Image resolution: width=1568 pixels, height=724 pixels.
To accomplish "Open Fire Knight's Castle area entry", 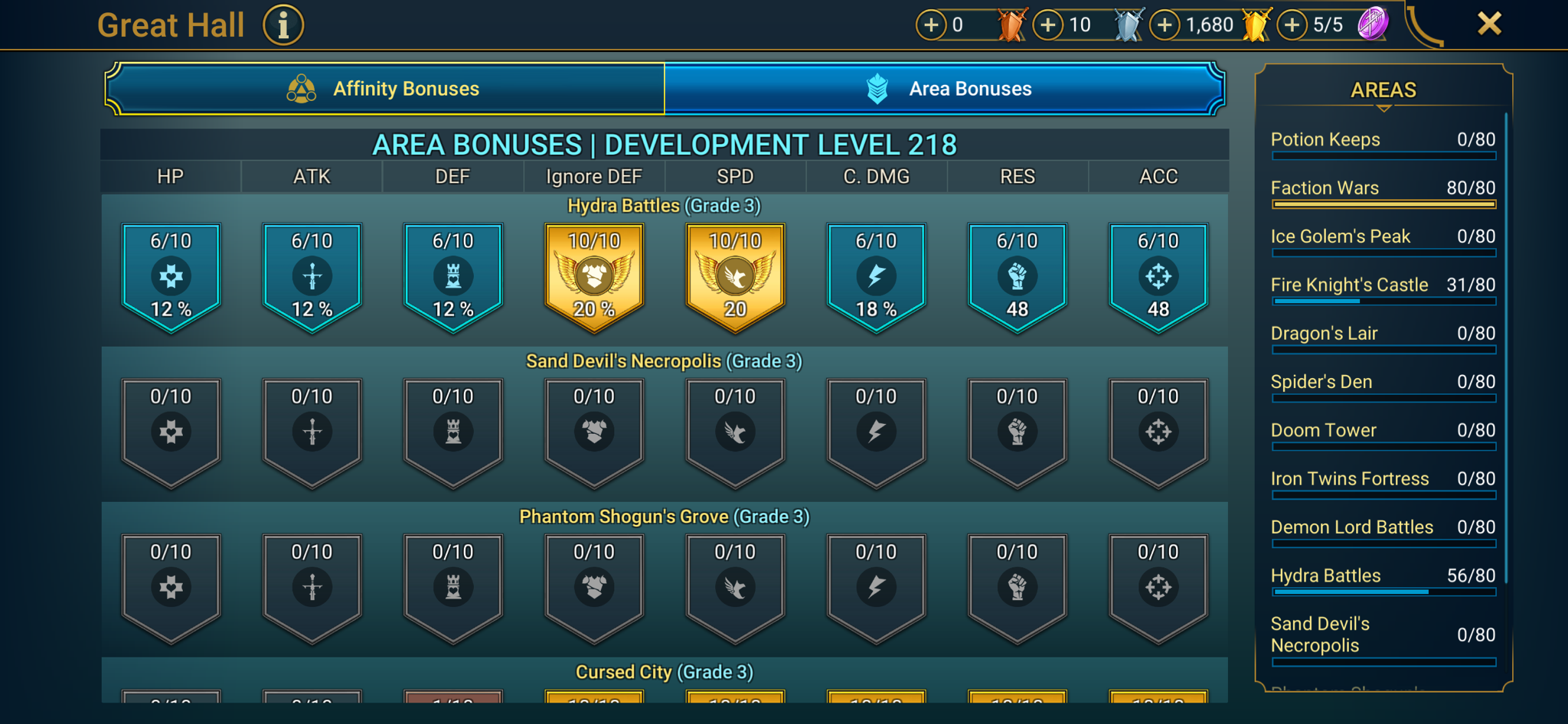I will click(x=1383, y=285).
